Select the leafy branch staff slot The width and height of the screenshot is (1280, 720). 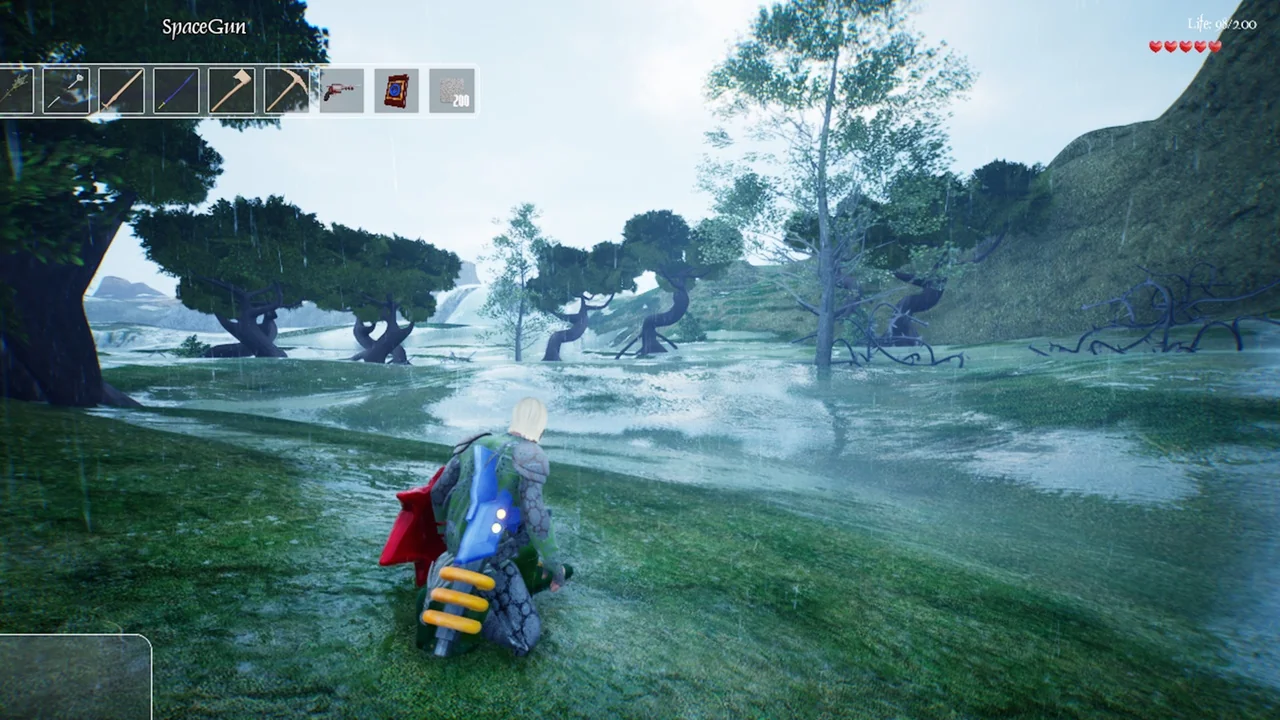(14, 91)
